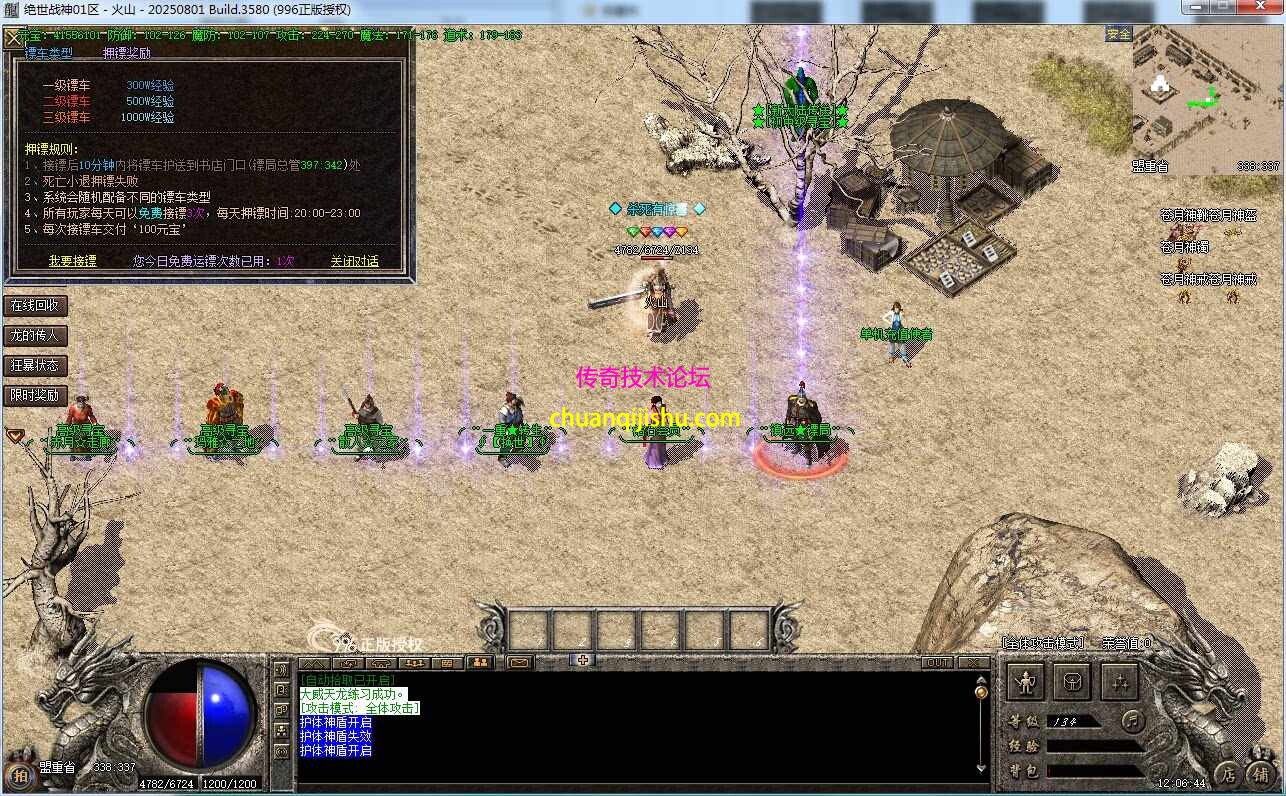Open the 铺 stall round button
The width and height of the screenshot is (1286, 796).
click(1262, 773)
